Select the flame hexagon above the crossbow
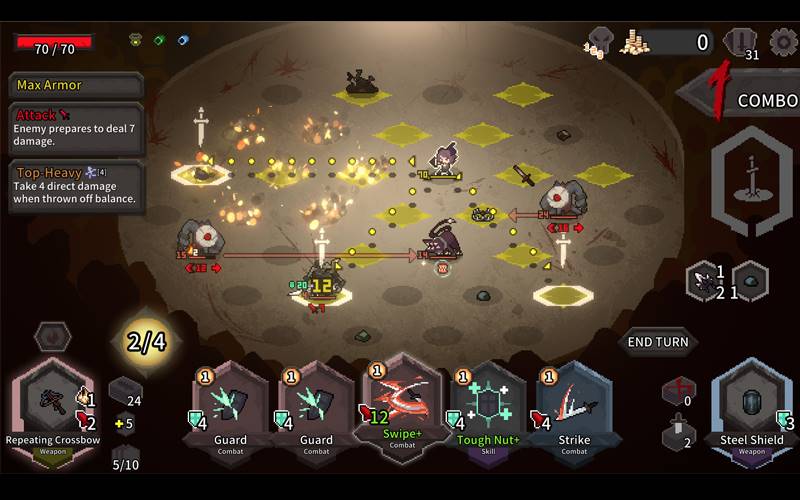The image size is (800, 500). [x=52, y=336]
